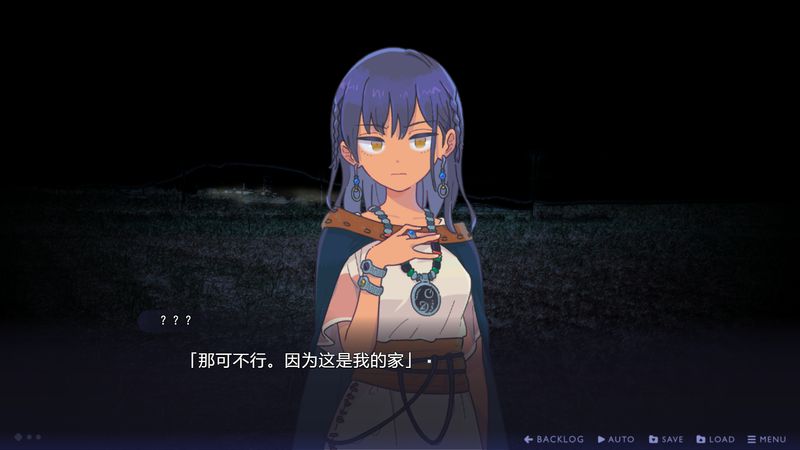Toggle Auto text advance mode
Screen dimensions: 800x450
pyautogui.click(x=616, y=439)
